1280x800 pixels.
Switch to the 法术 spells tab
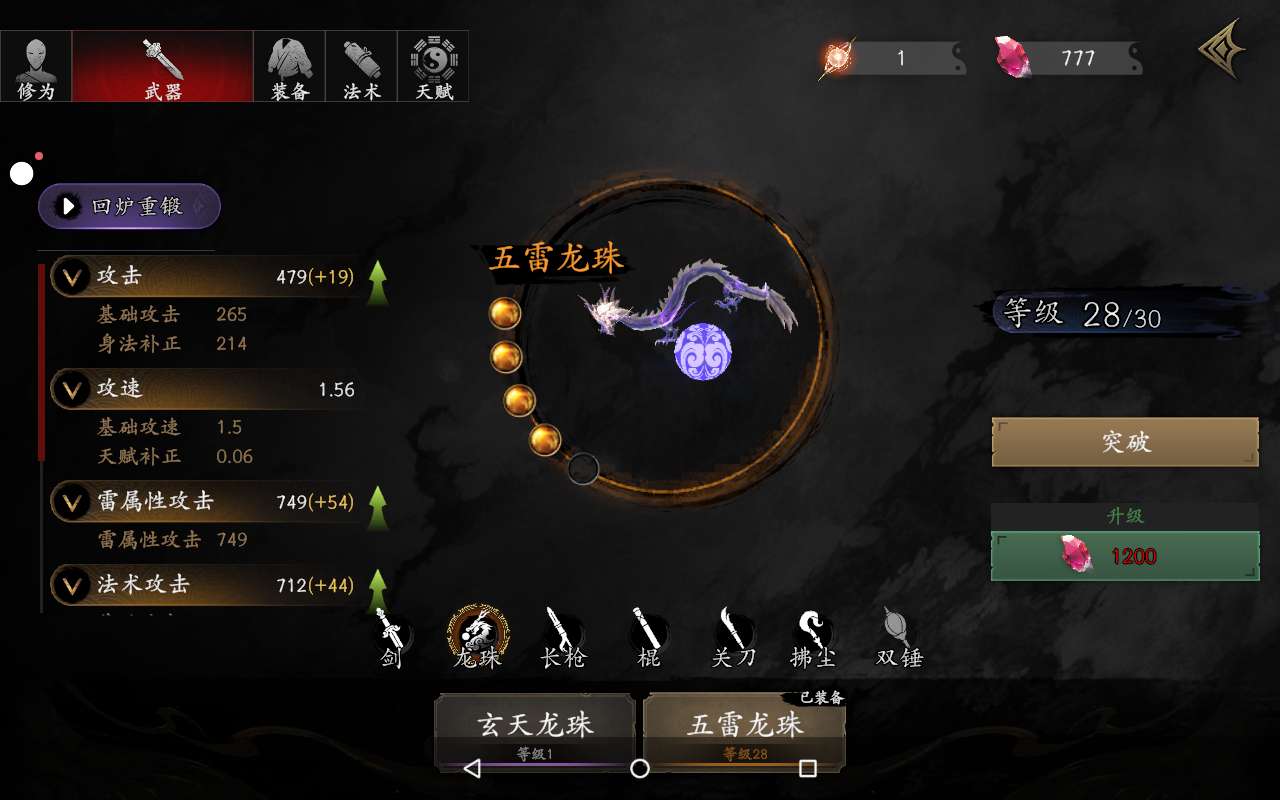click(361, 66)
